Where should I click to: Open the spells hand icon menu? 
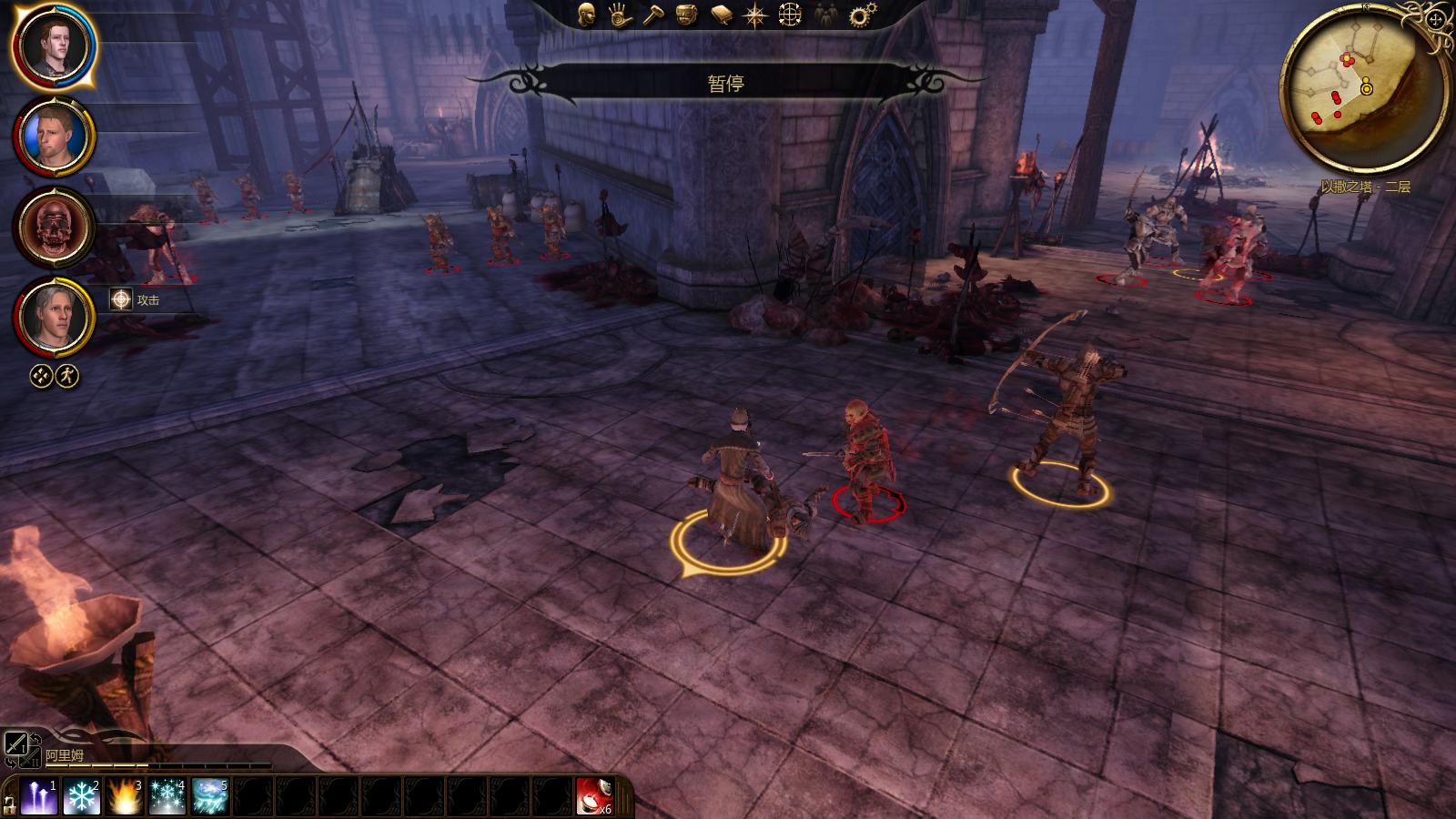coord(621,15)
